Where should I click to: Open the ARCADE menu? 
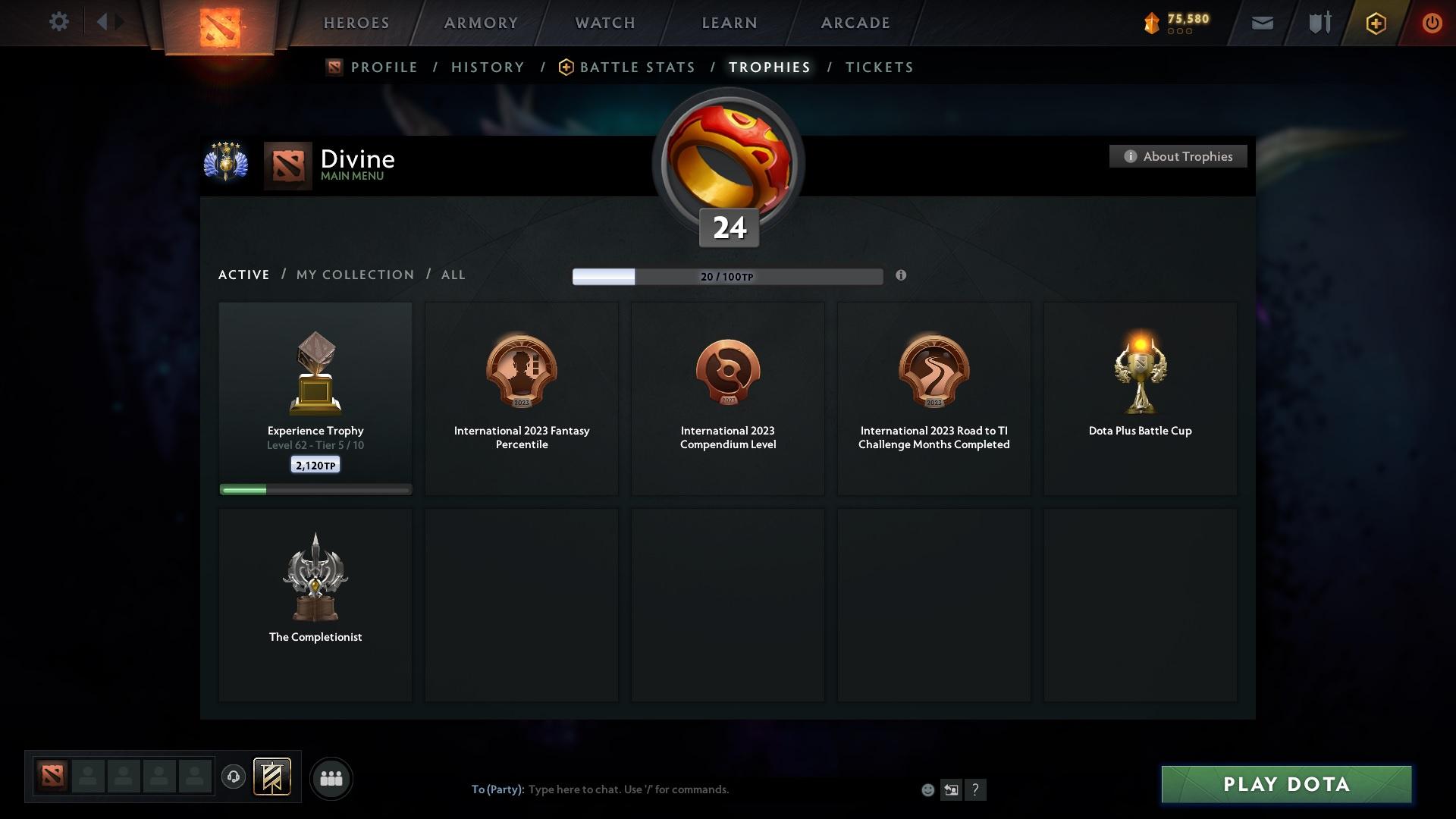pyautogui.click(x=855, y=22)
